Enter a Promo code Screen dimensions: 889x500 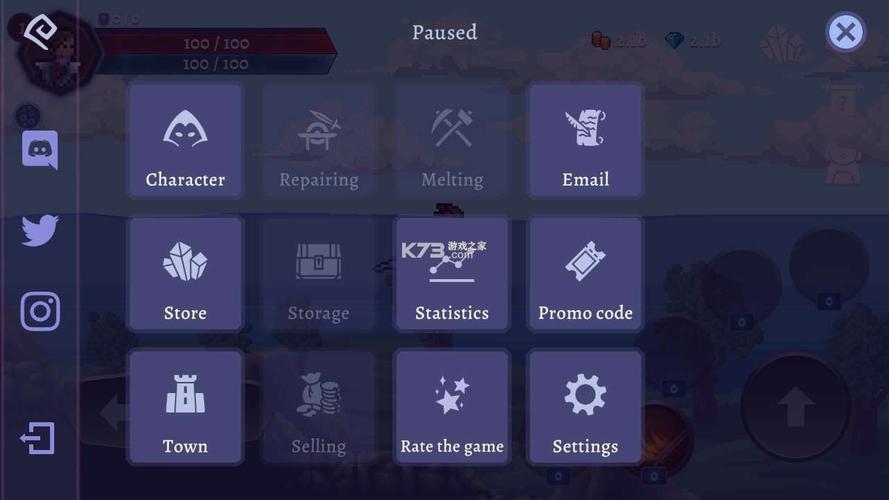[585, 274]
